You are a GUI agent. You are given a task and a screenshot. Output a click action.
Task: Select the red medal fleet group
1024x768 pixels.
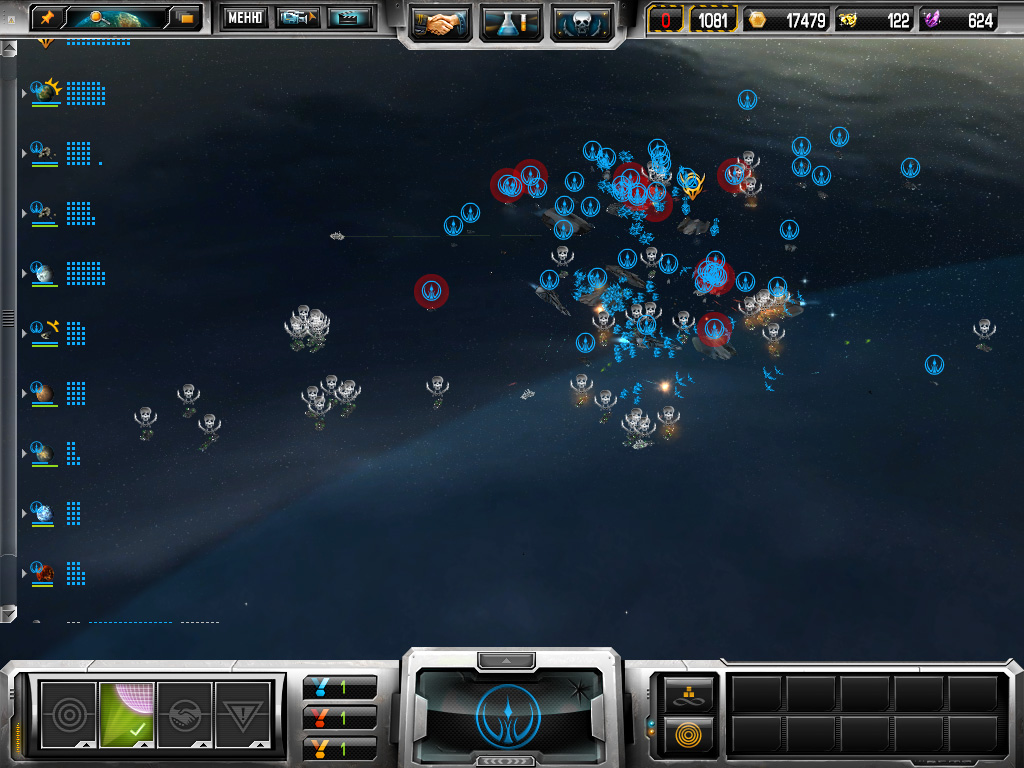[x=340, y=718]
